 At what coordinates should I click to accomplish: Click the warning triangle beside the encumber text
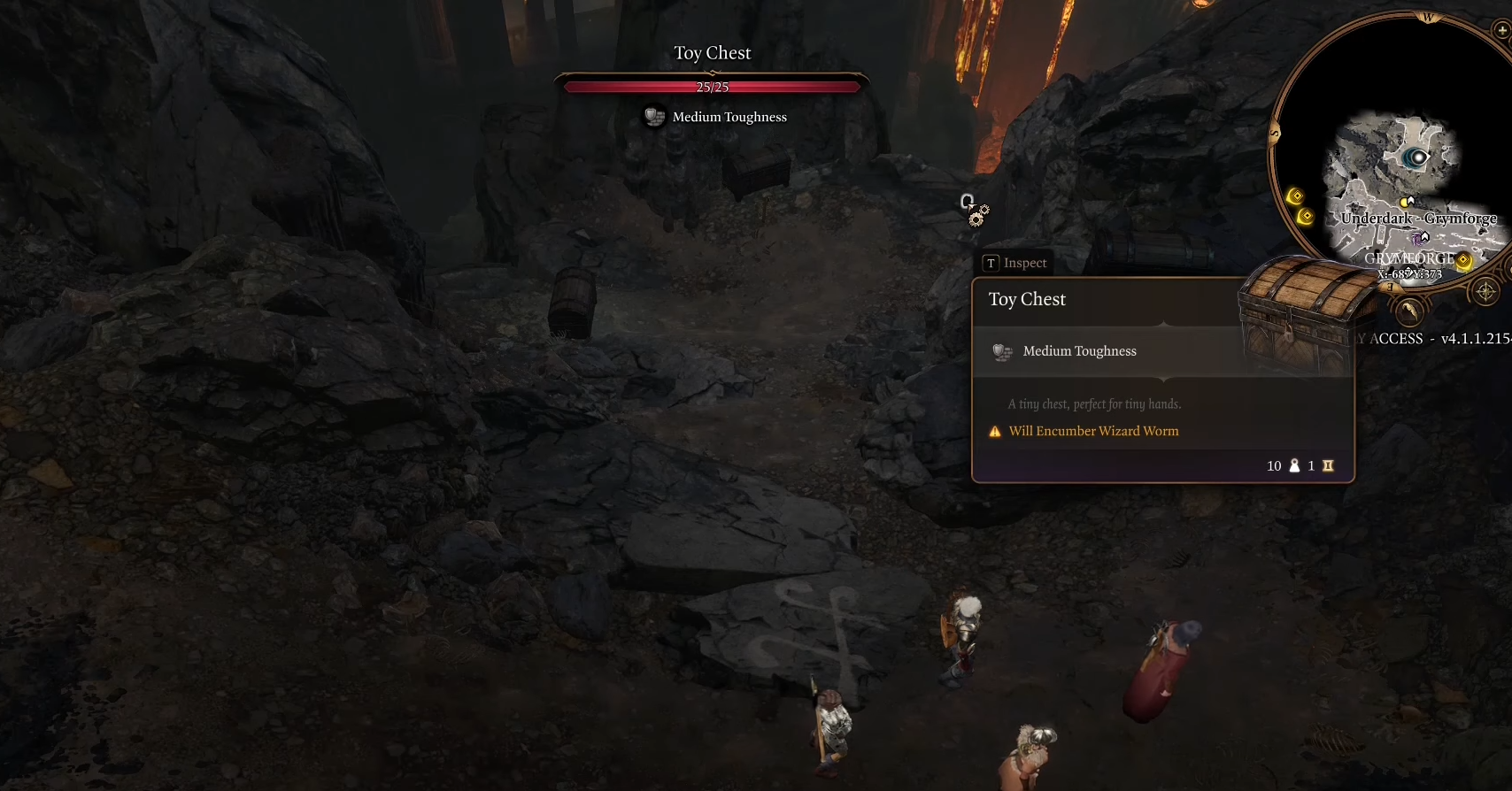[995, 431]
